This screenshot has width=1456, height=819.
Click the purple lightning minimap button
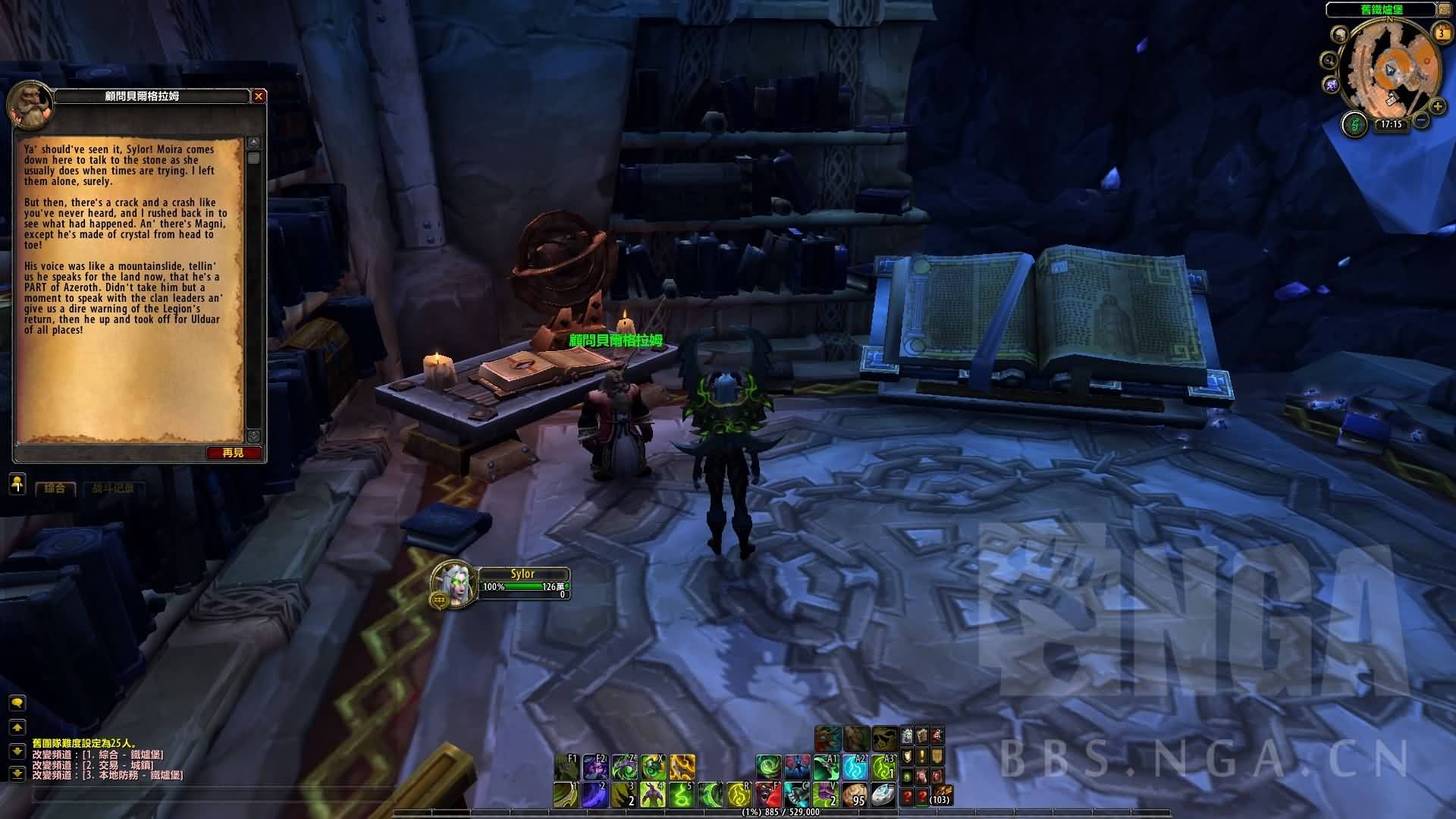click(x=1331, y=83)
